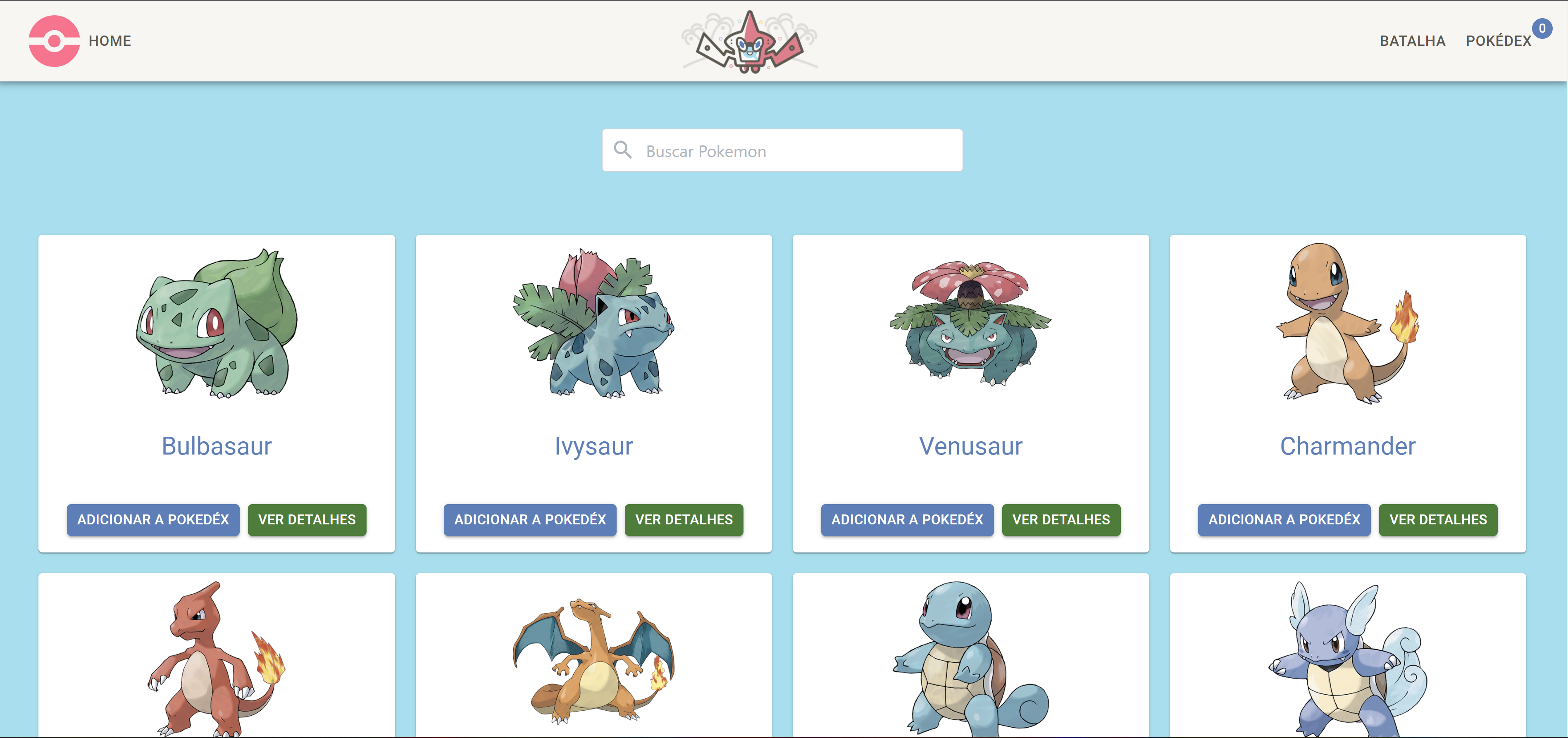This screenshot has width=1568, height=738.
Task: Click the magnifying glass search icon
Action: [x=623, y=150]
